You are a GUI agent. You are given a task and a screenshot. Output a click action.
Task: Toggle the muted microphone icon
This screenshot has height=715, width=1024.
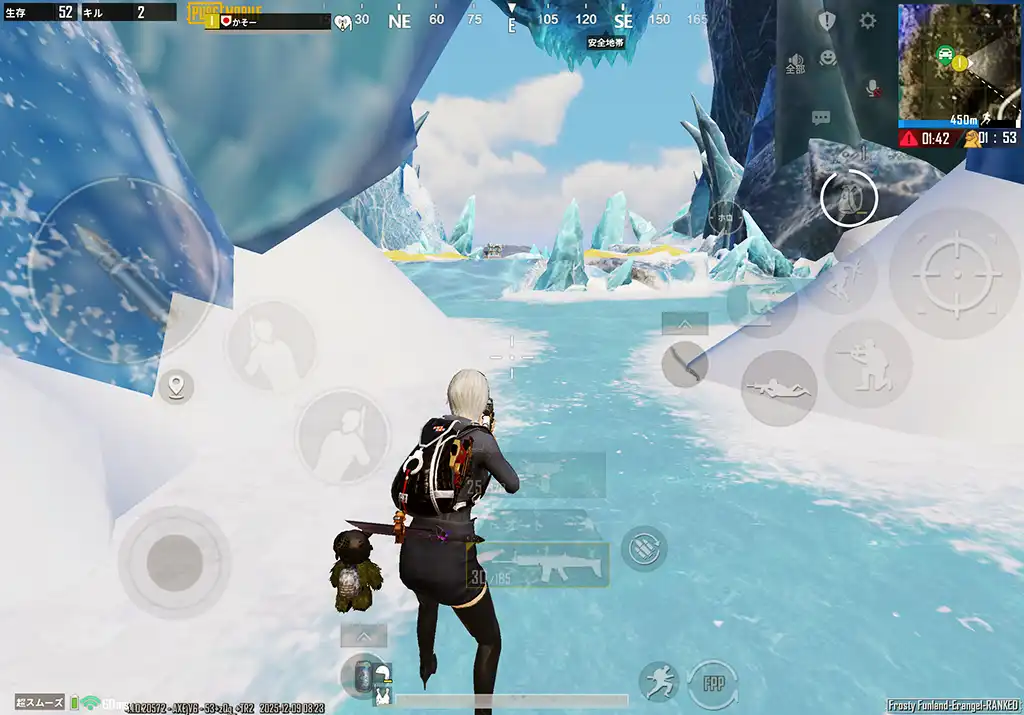point(872,88)
